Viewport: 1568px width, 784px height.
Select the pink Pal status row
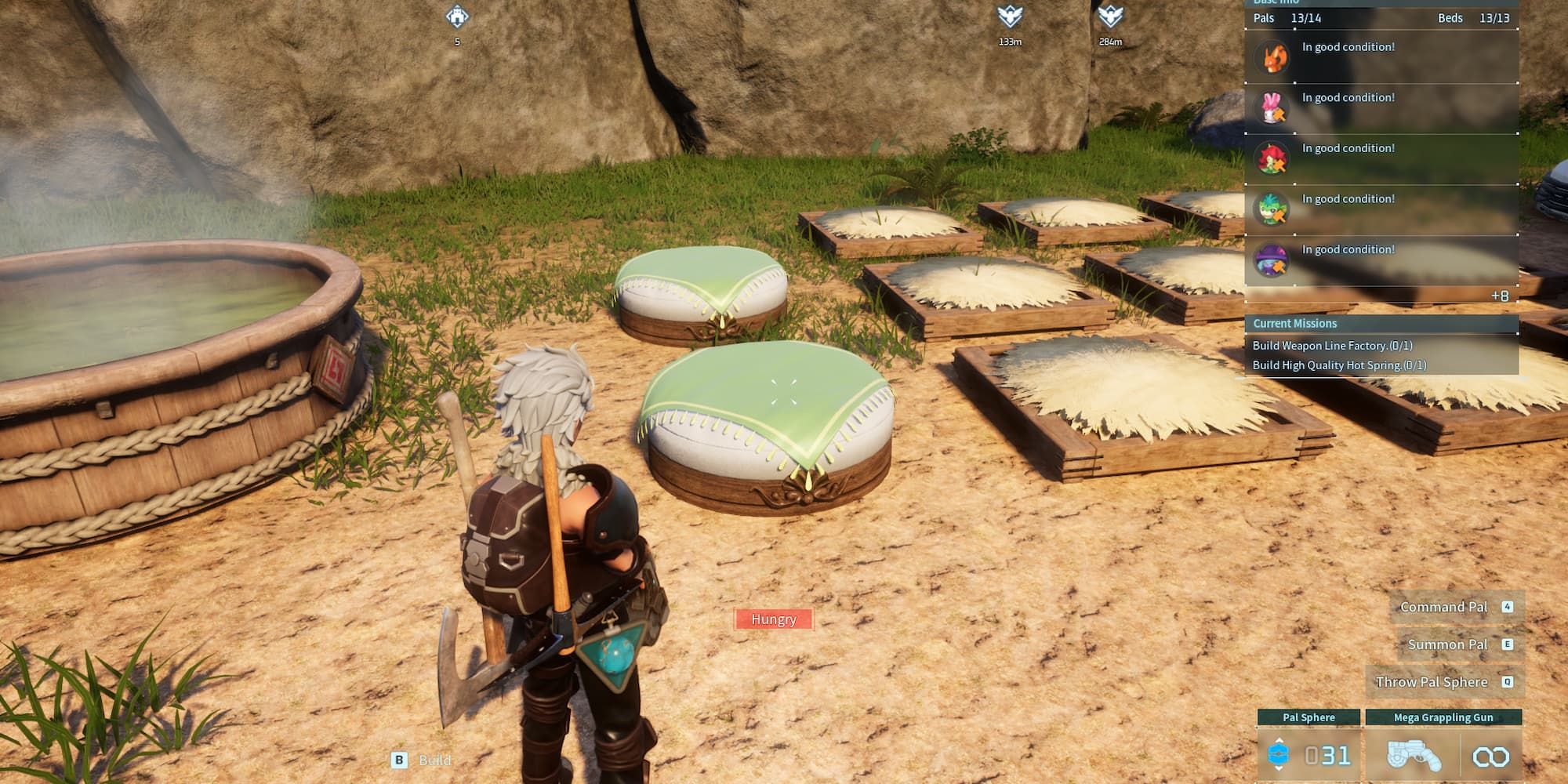pyautogui.click(x=1381, y=107)
